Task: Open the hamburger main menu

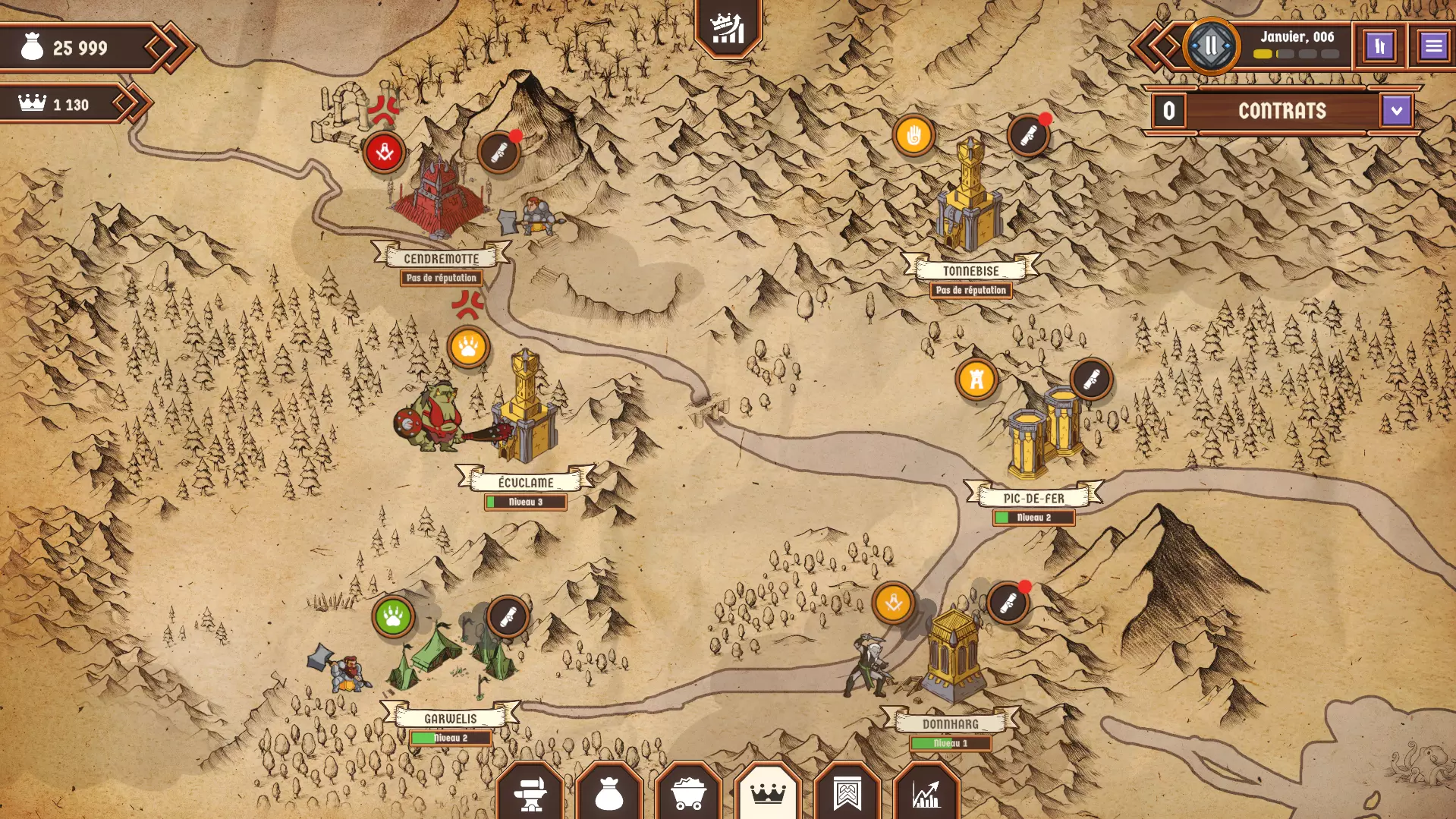Action: point(1432,46)
